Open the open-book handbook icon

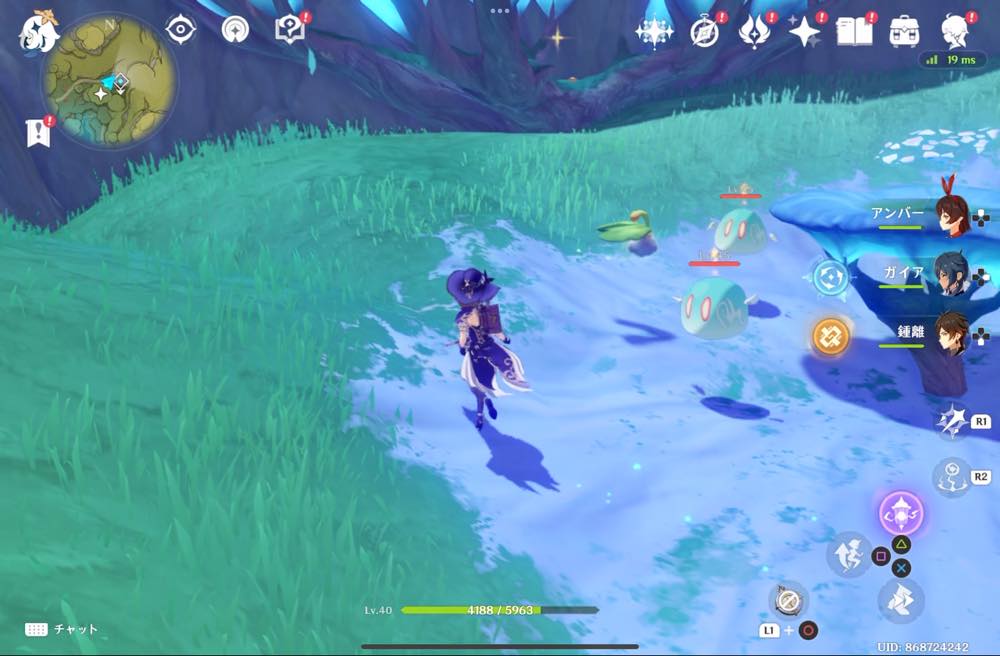[855, 31]
